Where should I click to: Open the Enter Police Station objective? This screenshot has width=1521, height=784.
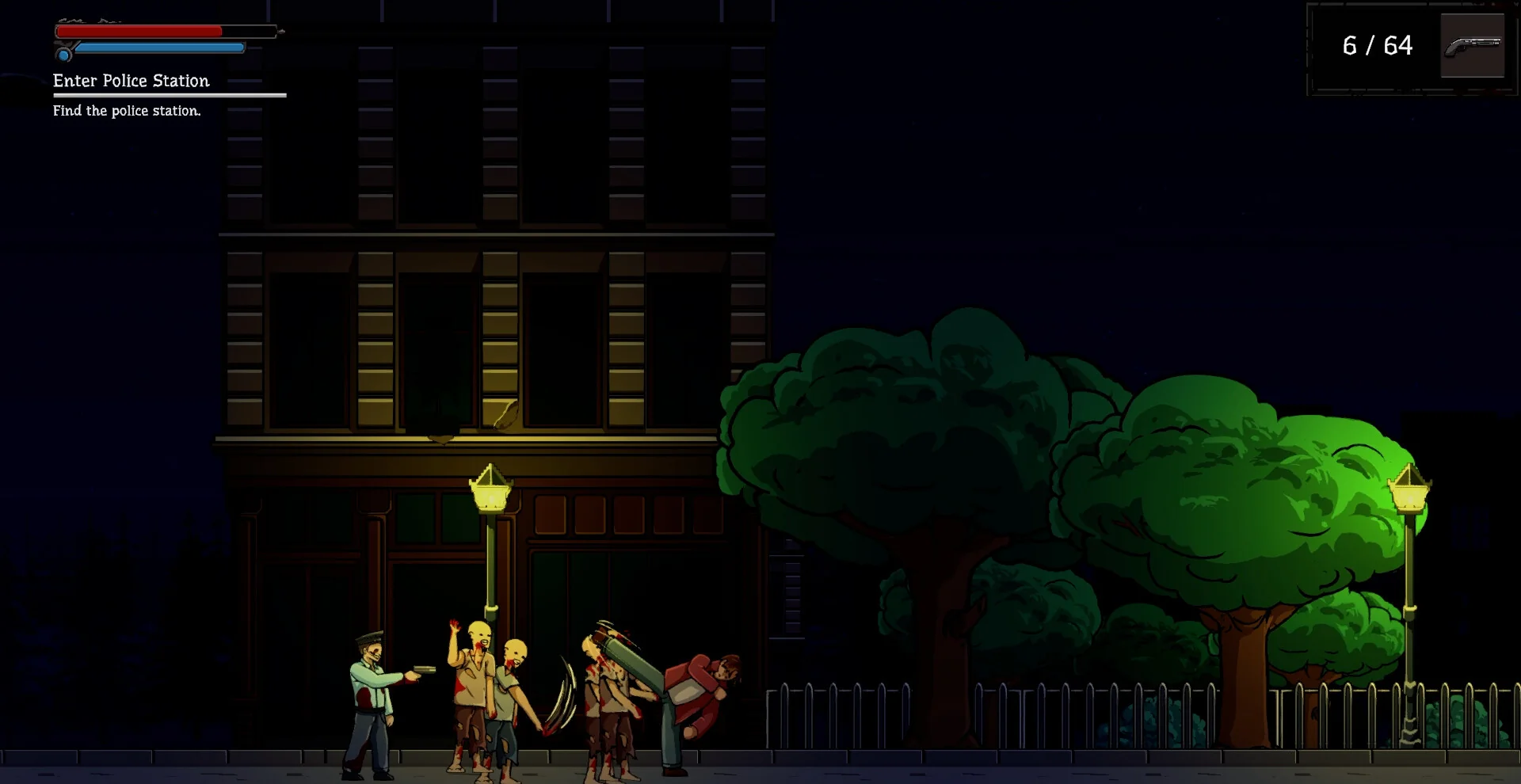click(132, 81)
